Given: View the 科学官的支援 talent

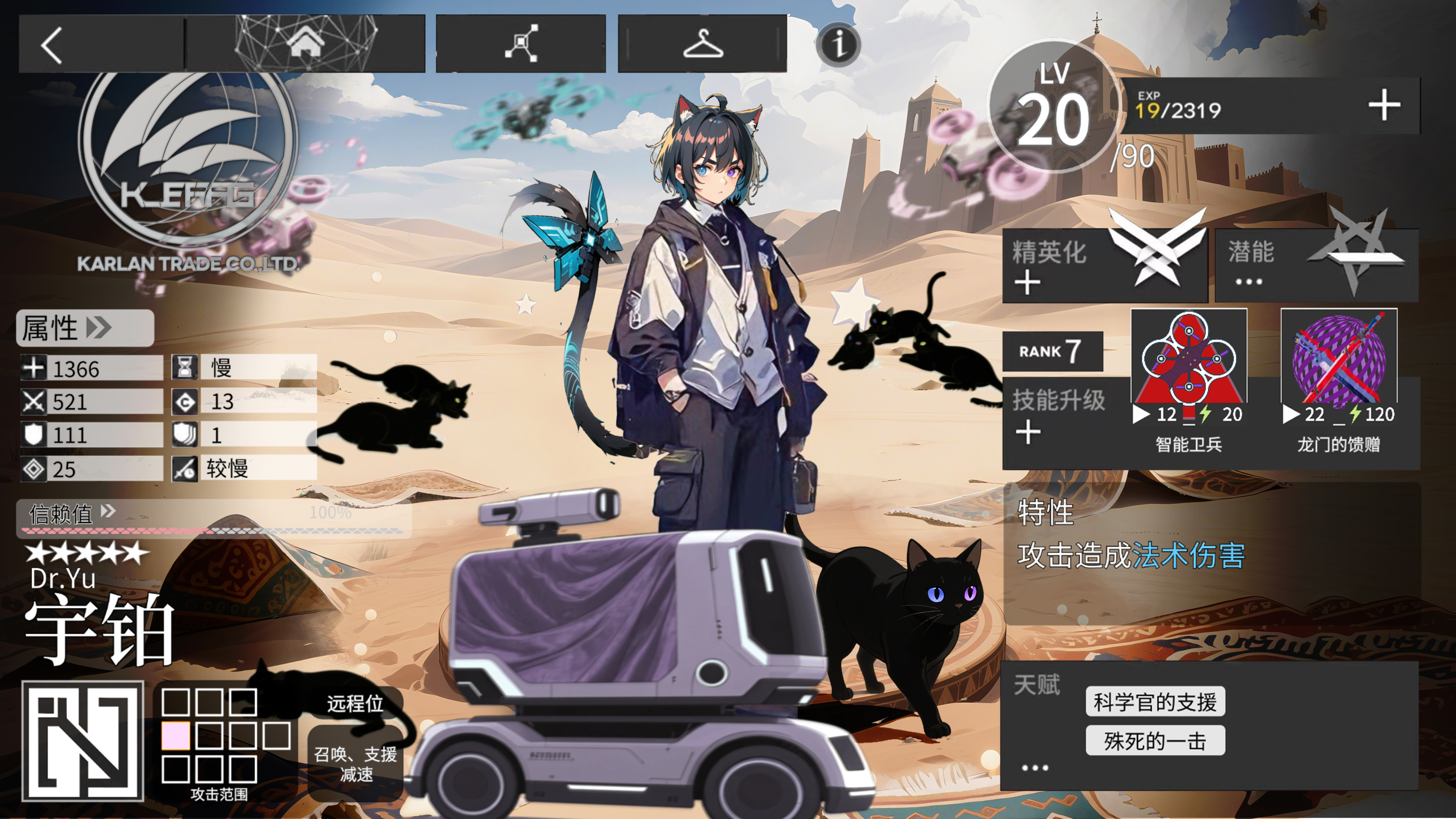Looking at the screenshot, I should (x=1155, y=701).
